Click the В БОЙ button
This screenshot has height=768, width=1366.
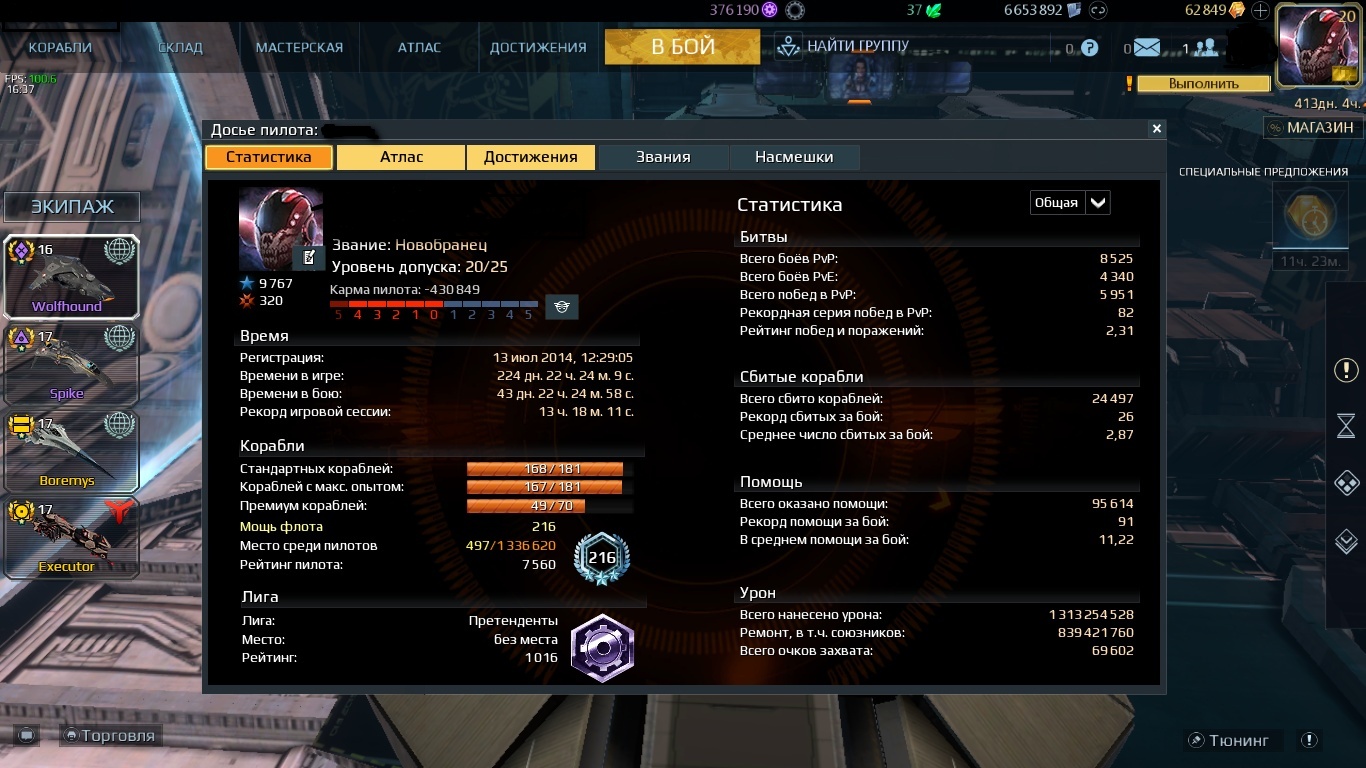click(682, 46)
